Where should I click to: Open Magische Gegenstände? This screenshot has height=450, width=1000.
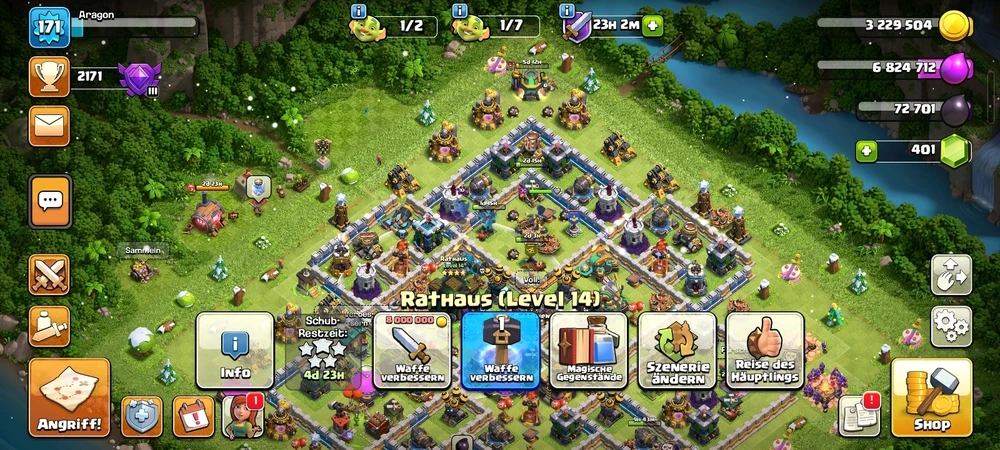tap(588, 350)
